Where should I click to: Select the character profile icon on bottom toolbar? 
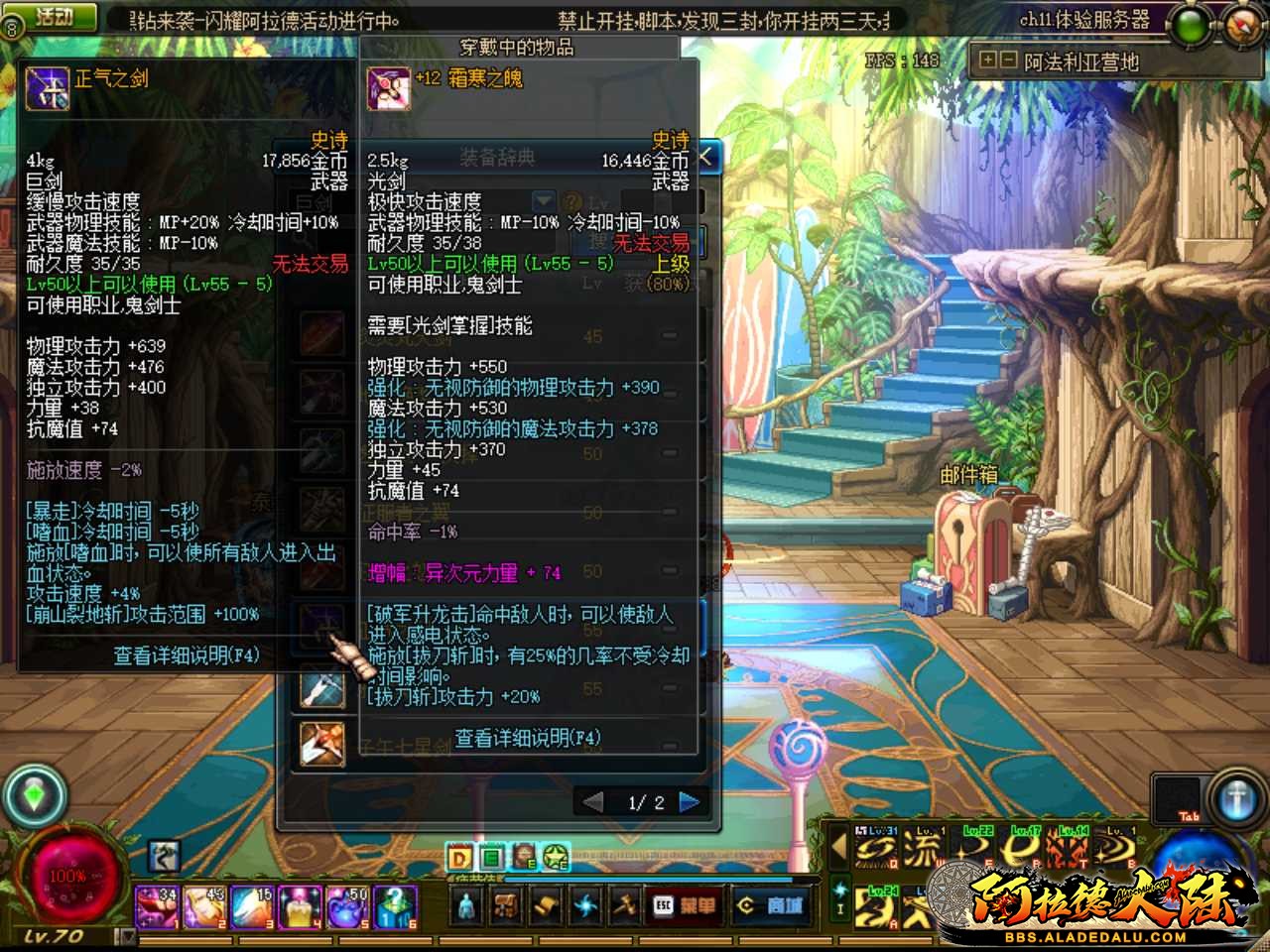[x=464, y=904]
